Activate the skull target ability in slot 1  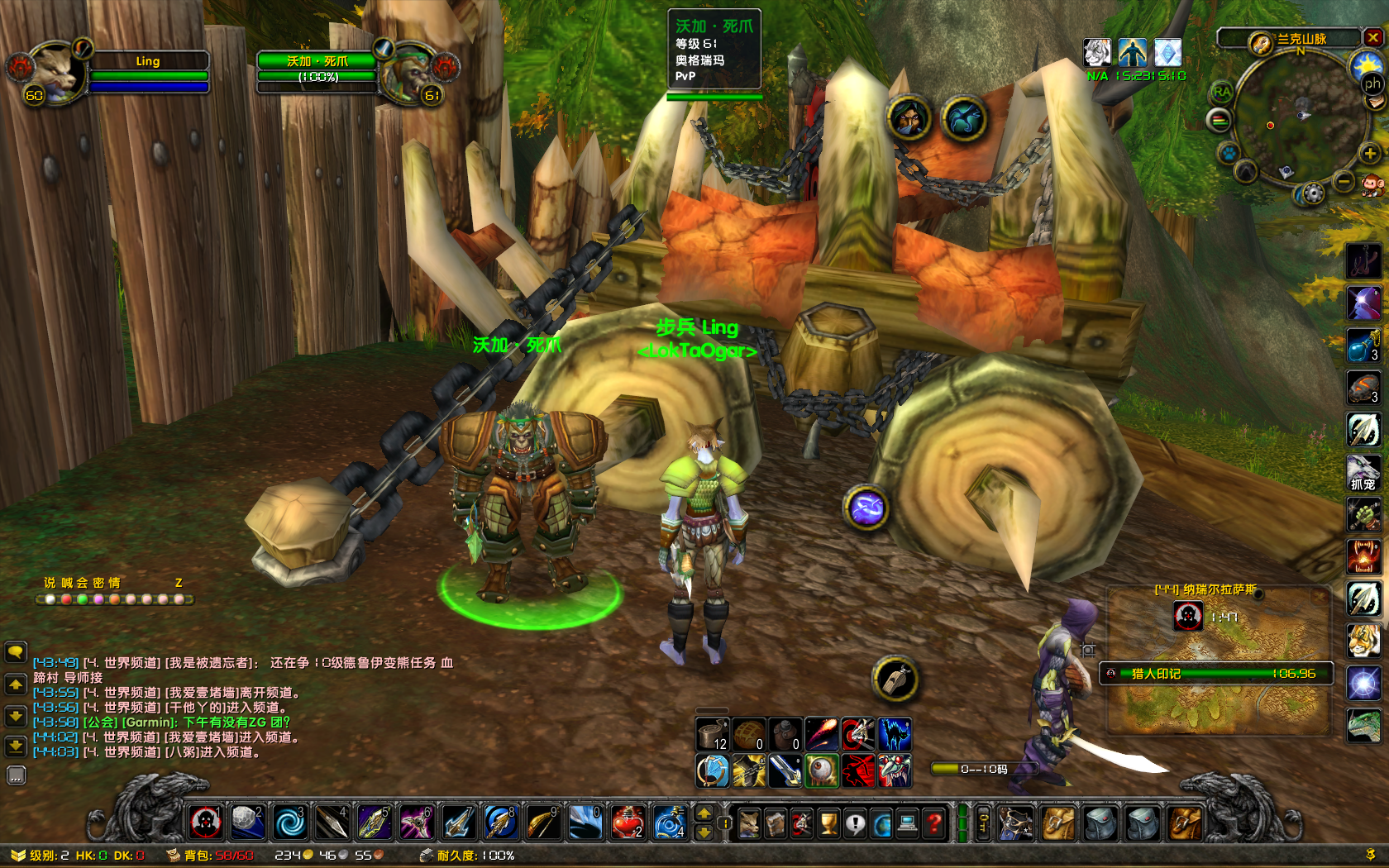(206, 823)
